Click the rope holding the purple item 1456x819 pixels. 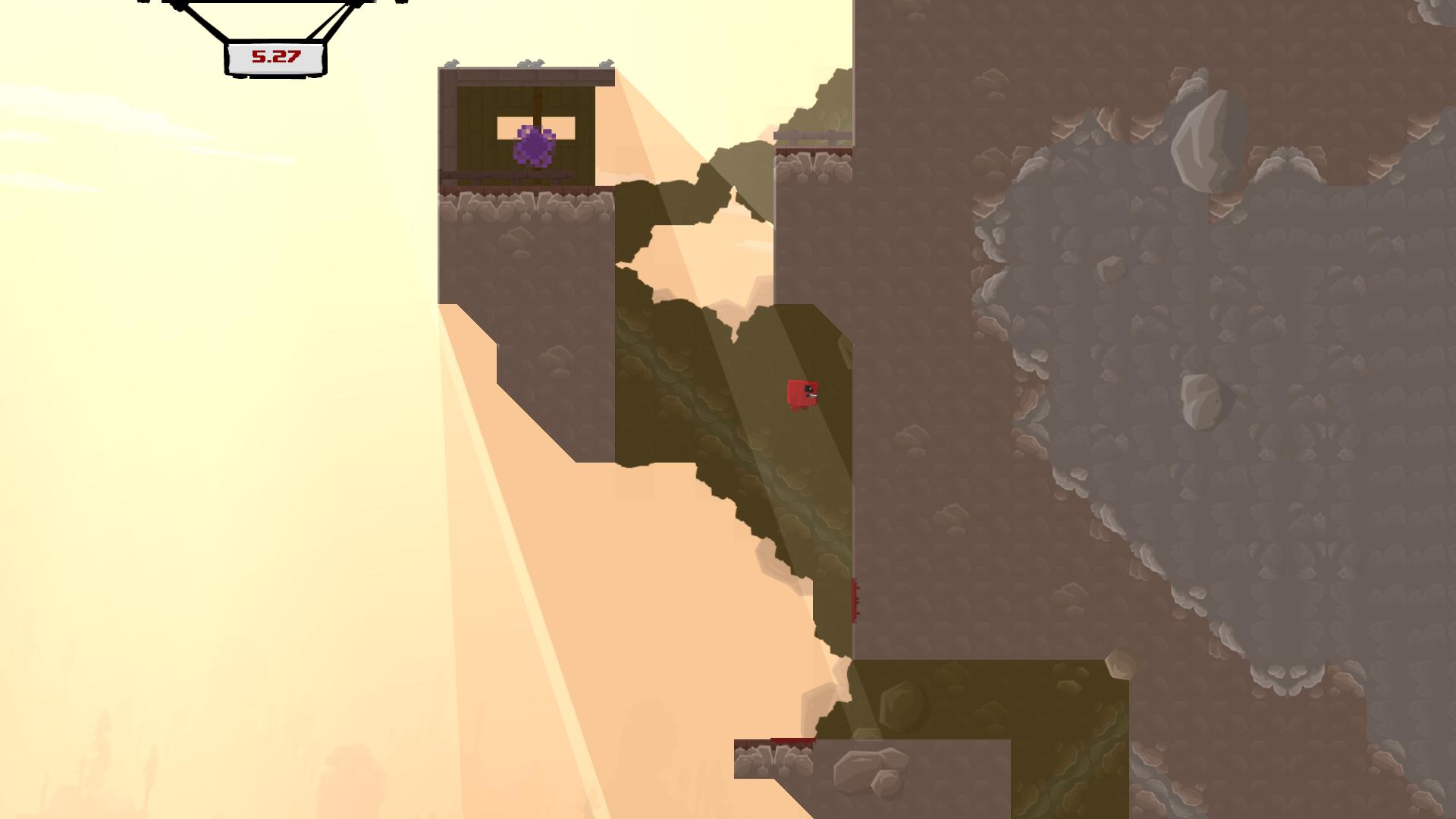tap(536, 102)
